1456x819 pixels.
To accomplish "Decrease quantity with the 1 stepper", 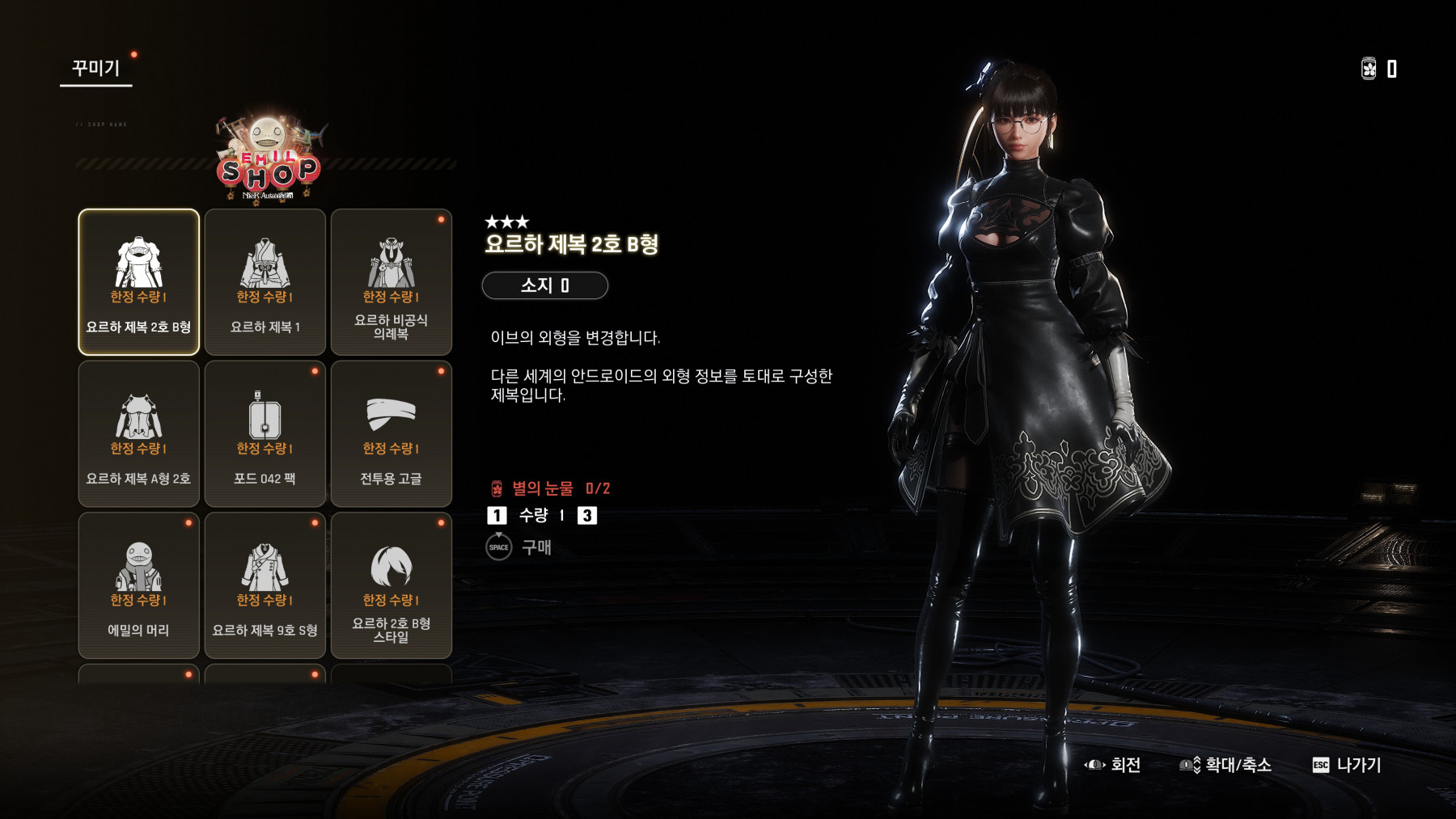I will pyautogui.click(x=497, y=516).
